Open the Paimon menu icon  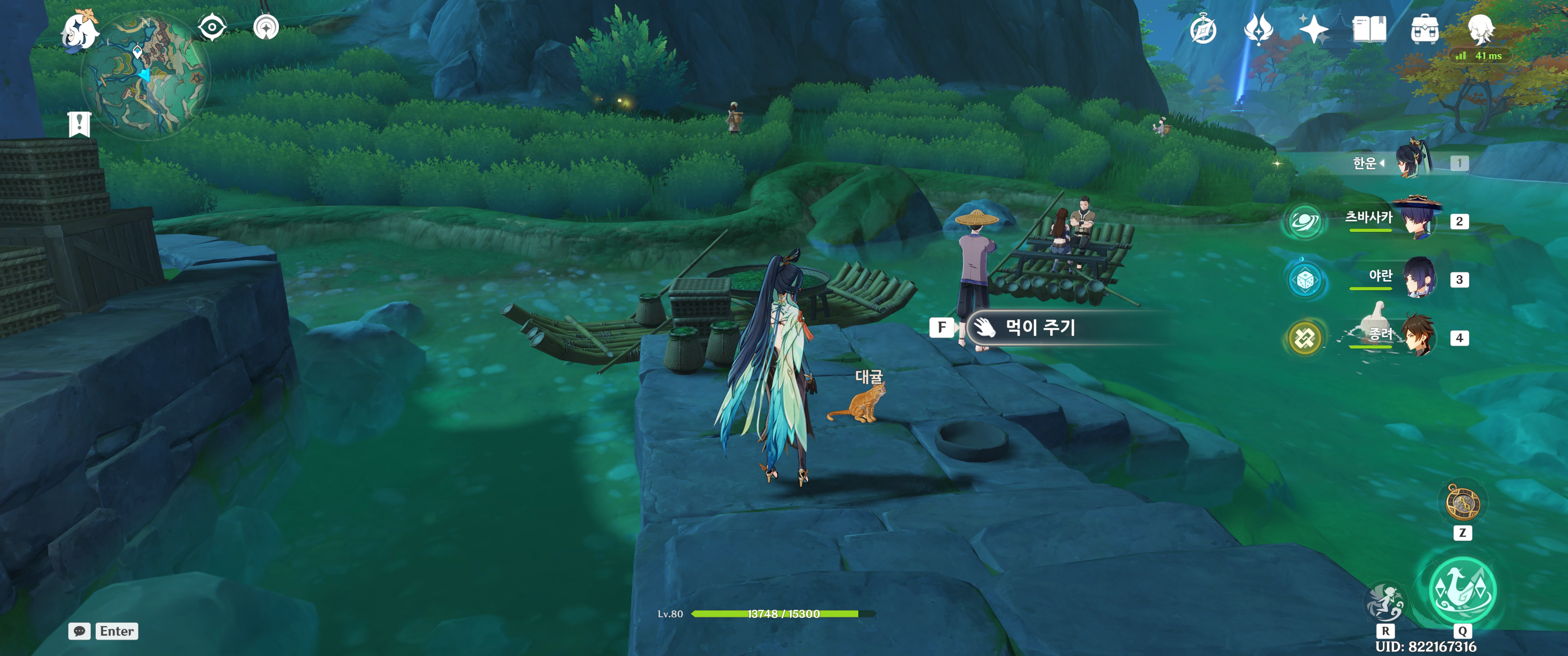(81, 29)
